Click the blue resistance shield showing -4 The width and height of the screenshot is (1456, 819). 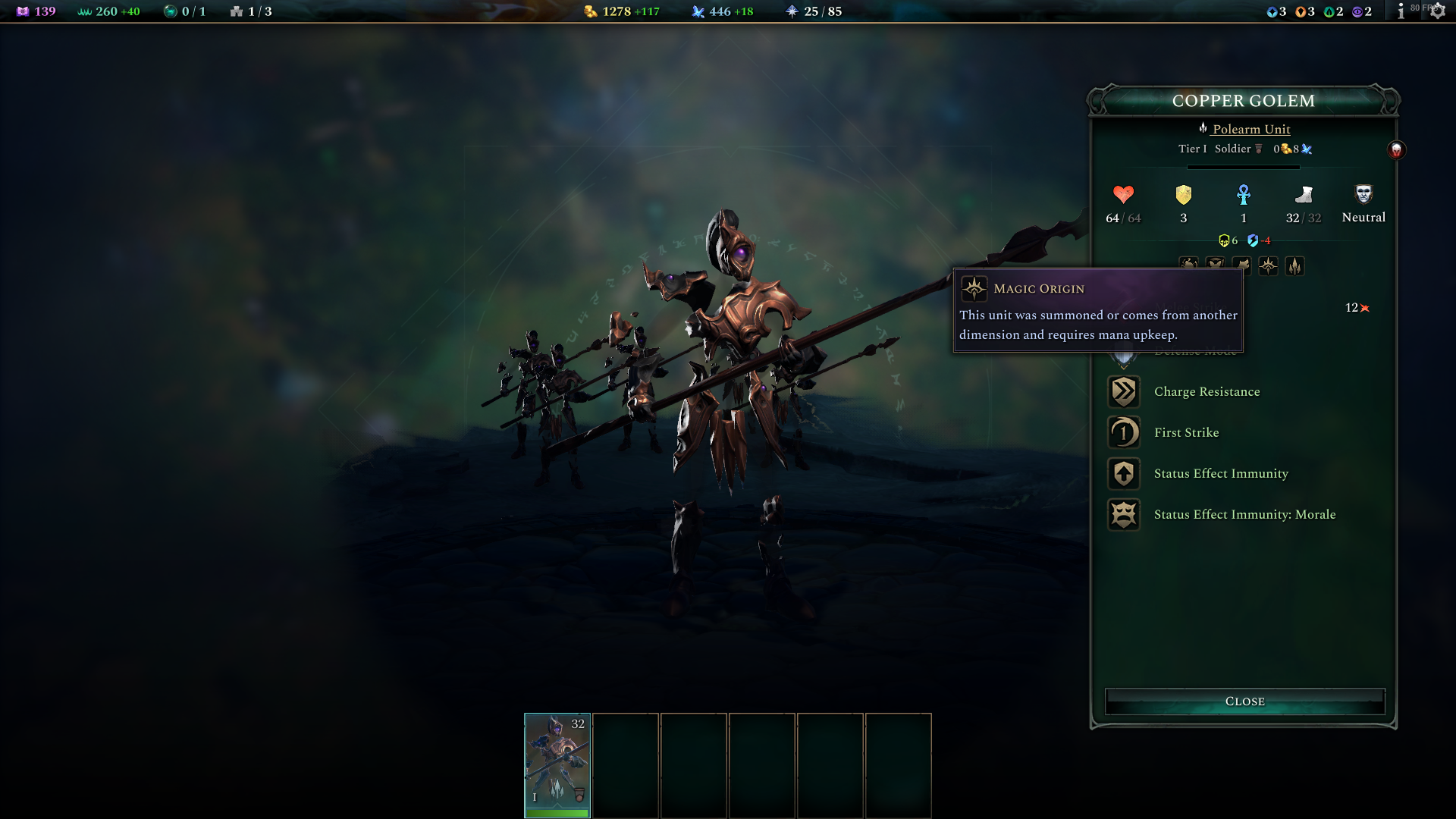[x=1254, y=240]
